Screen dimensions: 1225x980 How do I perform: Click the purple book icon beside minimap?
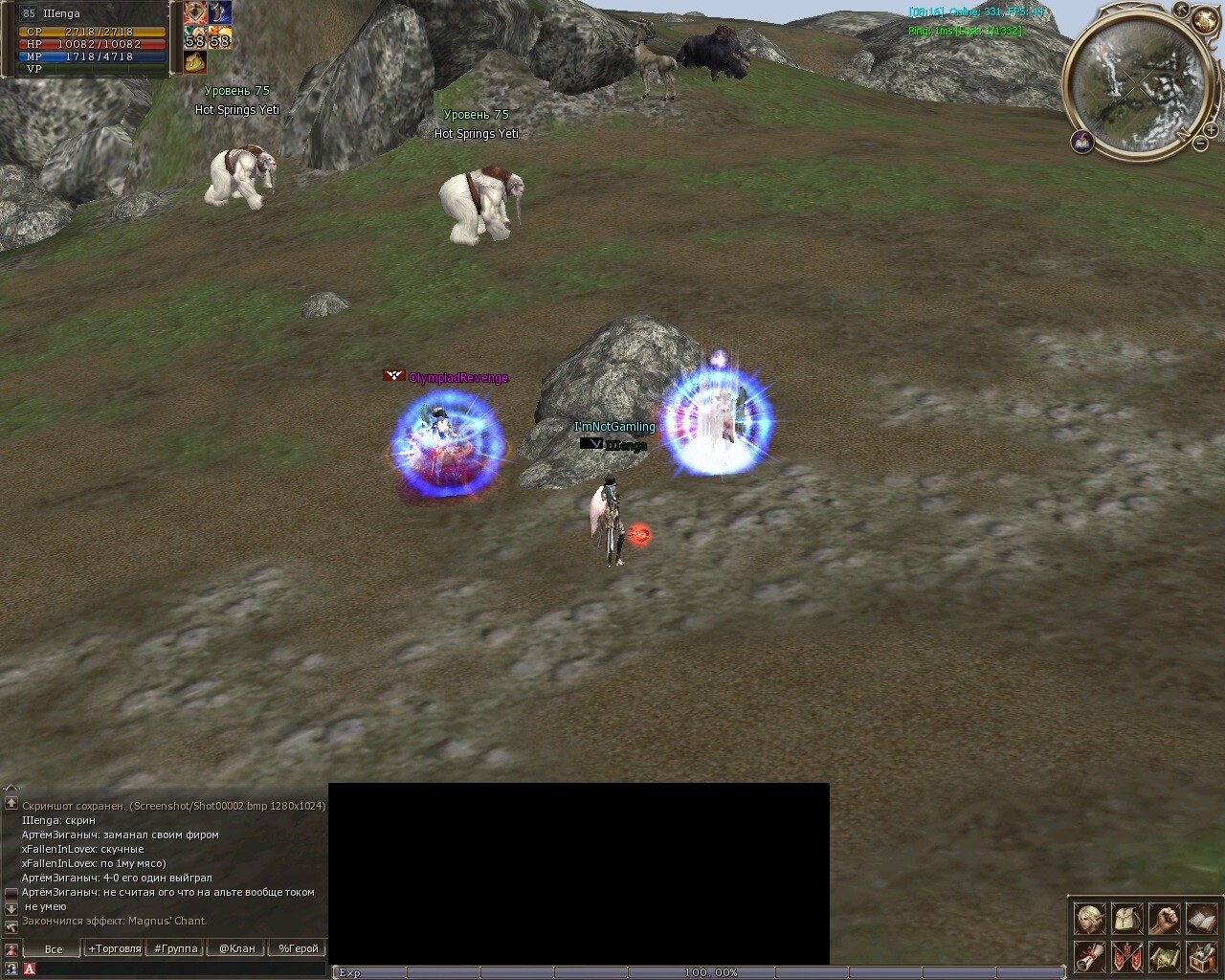click(x=1082, y=142)
